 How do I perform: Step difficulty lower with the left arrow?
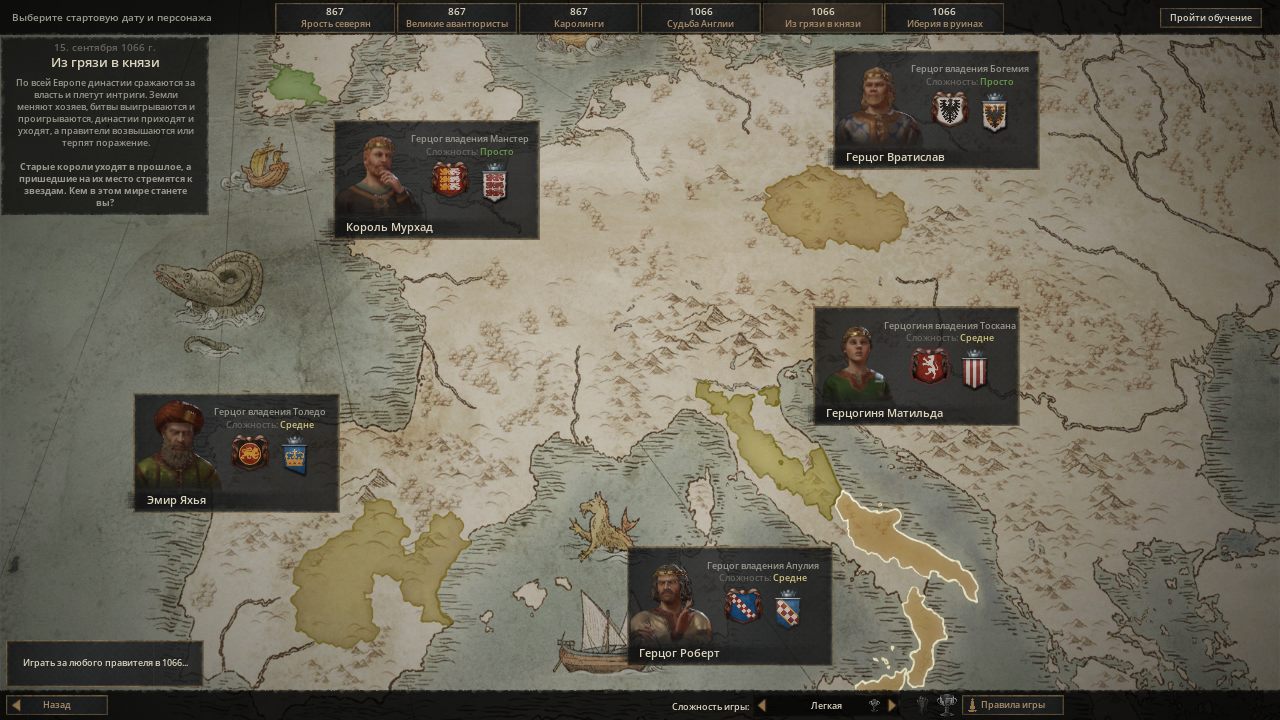762,705
